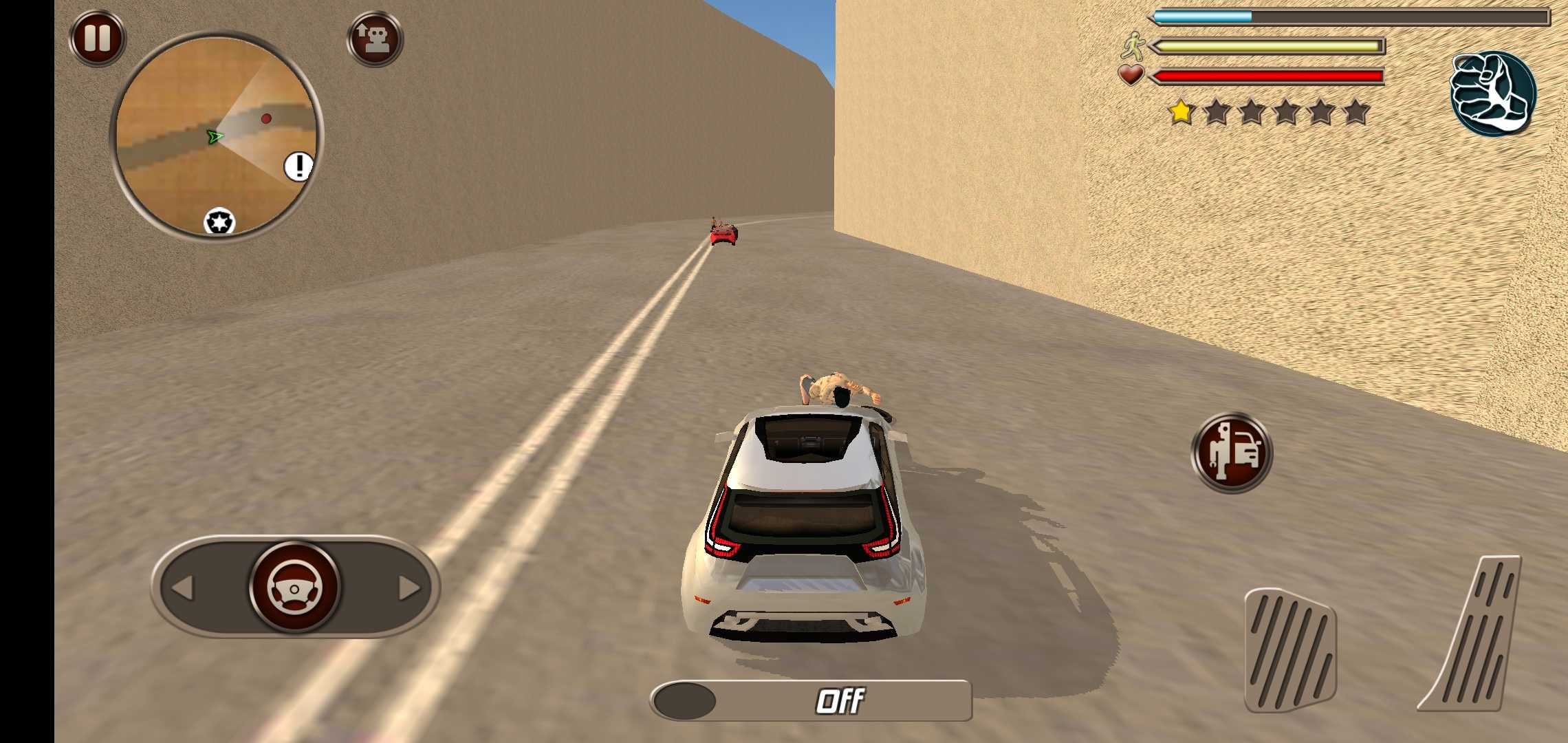The image size is (1568, 743).
Task: Open the circular minimap
Action: [x=216, y=135]
